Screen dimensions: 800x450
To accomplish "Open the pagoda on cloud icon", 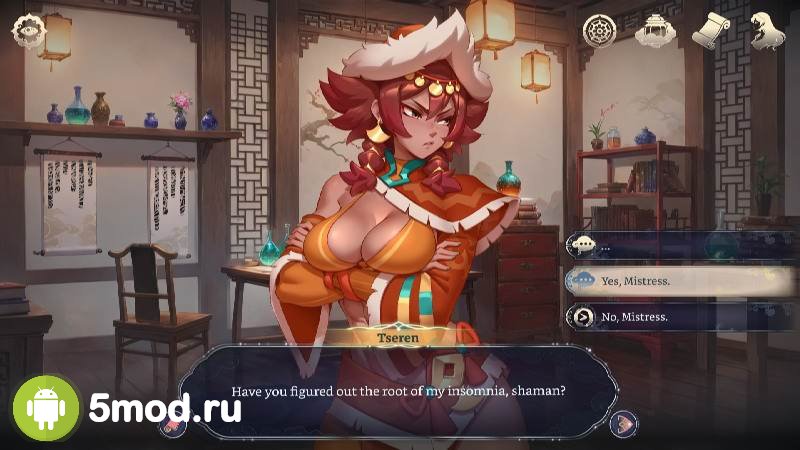I will pos(654,30).
